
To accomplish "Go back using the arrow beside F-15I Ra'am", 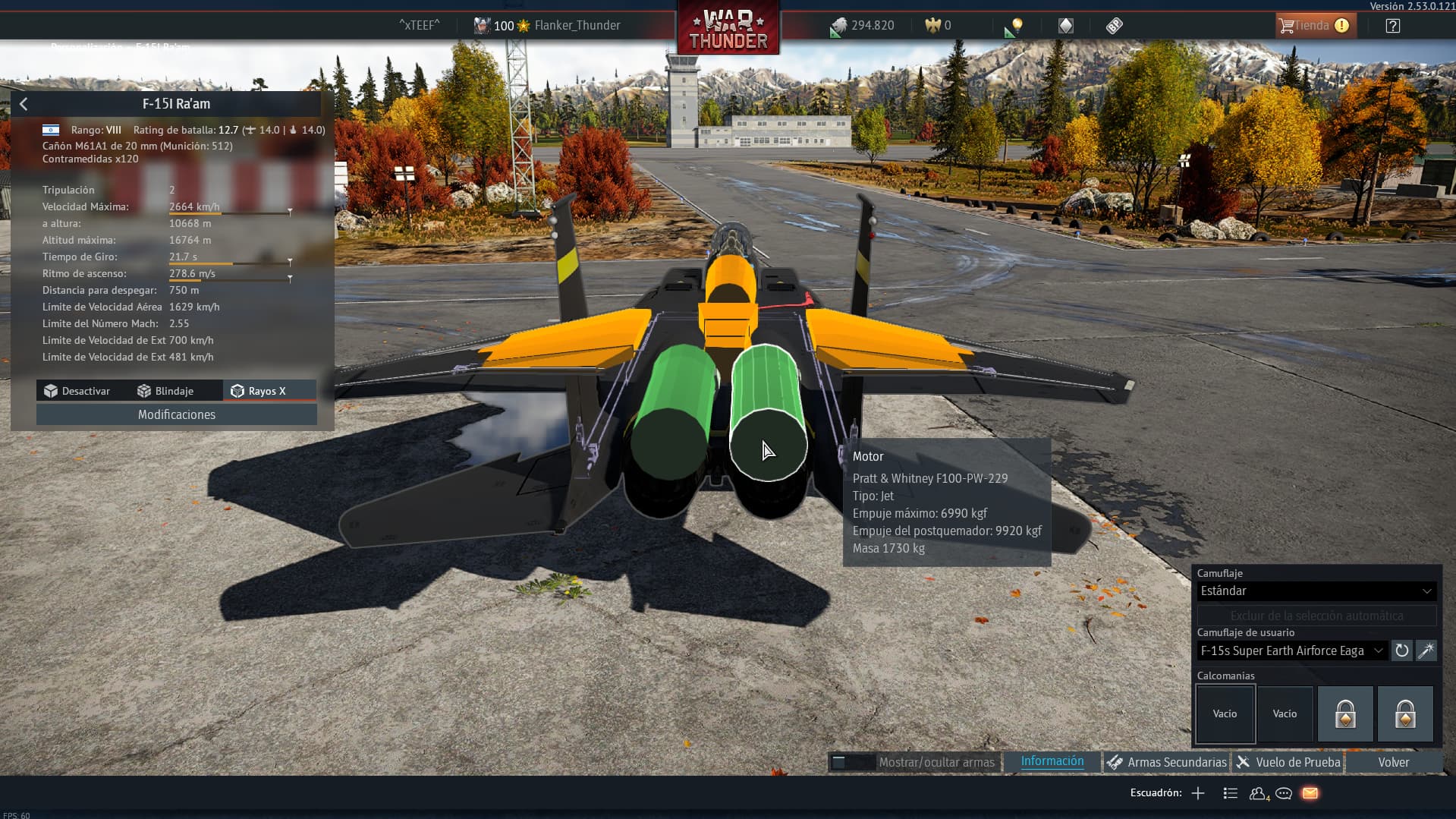I will pyautogui.click(x=24, y=104).
